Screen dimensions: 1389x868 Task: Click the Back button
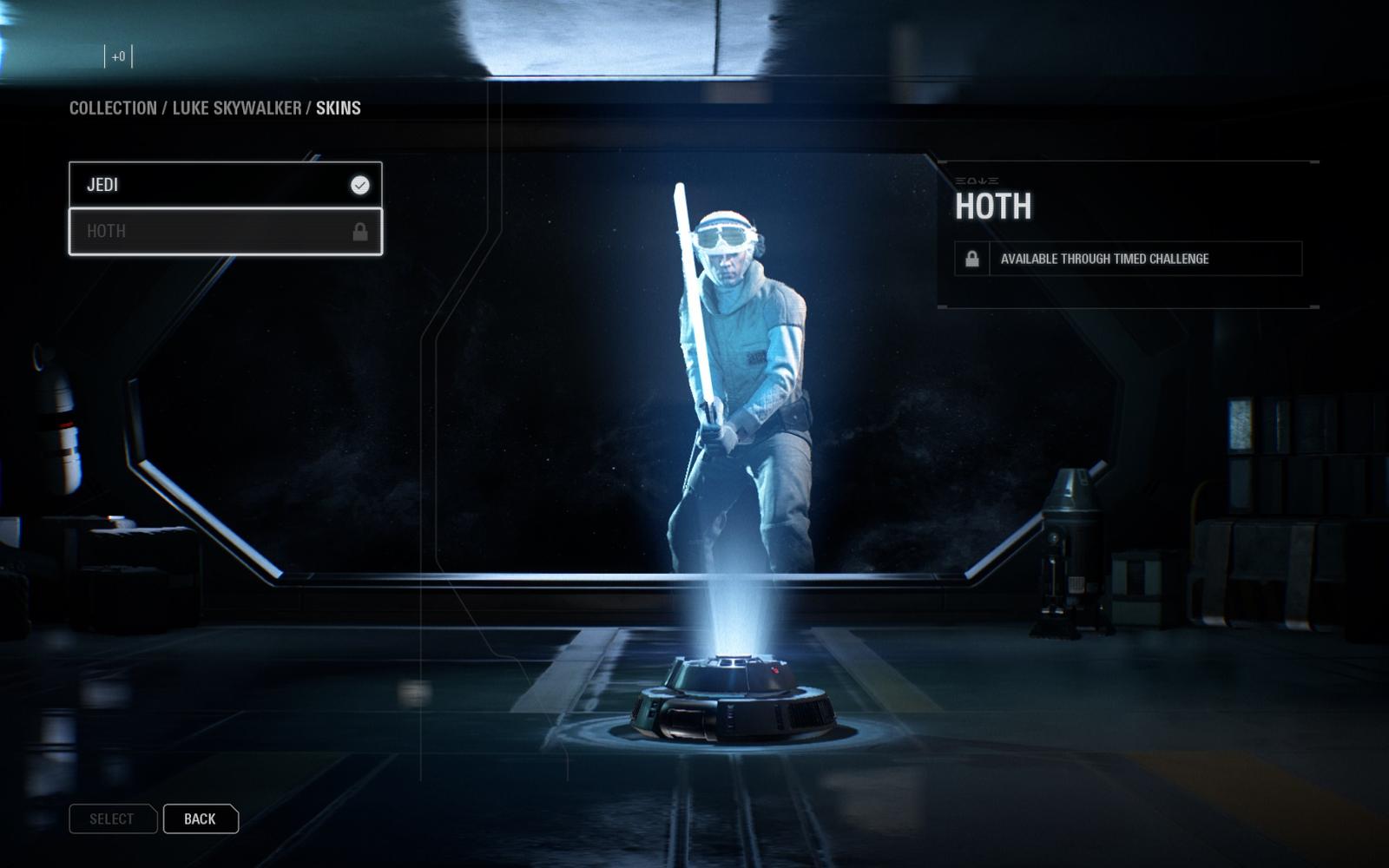(x=200, y=819)
